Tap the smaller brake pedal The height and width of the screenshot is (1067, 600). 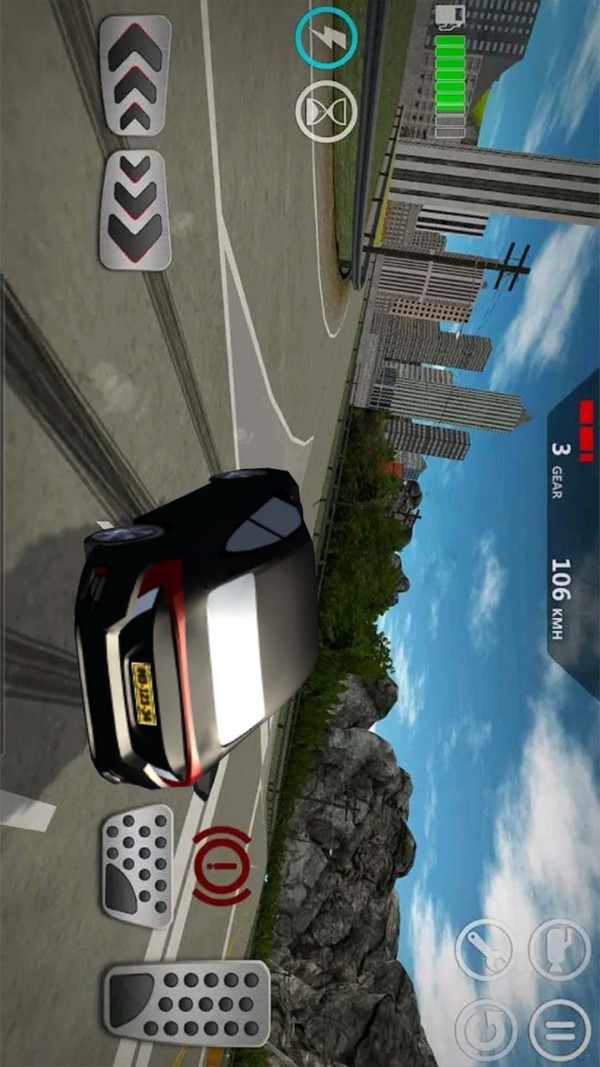[x=137, y=866]
